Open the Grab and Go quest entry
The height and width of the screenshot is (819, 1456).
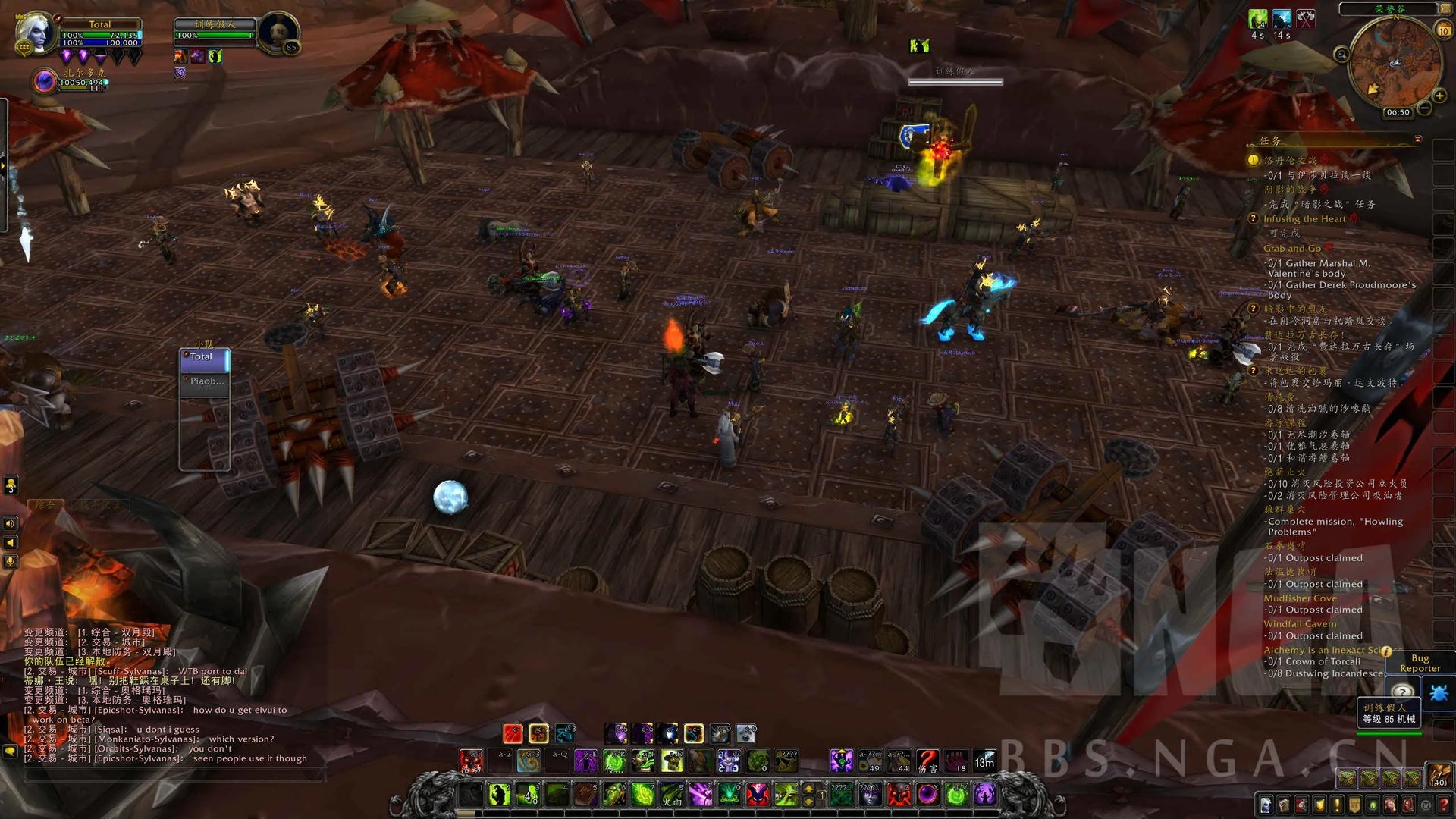[1292, 248]
